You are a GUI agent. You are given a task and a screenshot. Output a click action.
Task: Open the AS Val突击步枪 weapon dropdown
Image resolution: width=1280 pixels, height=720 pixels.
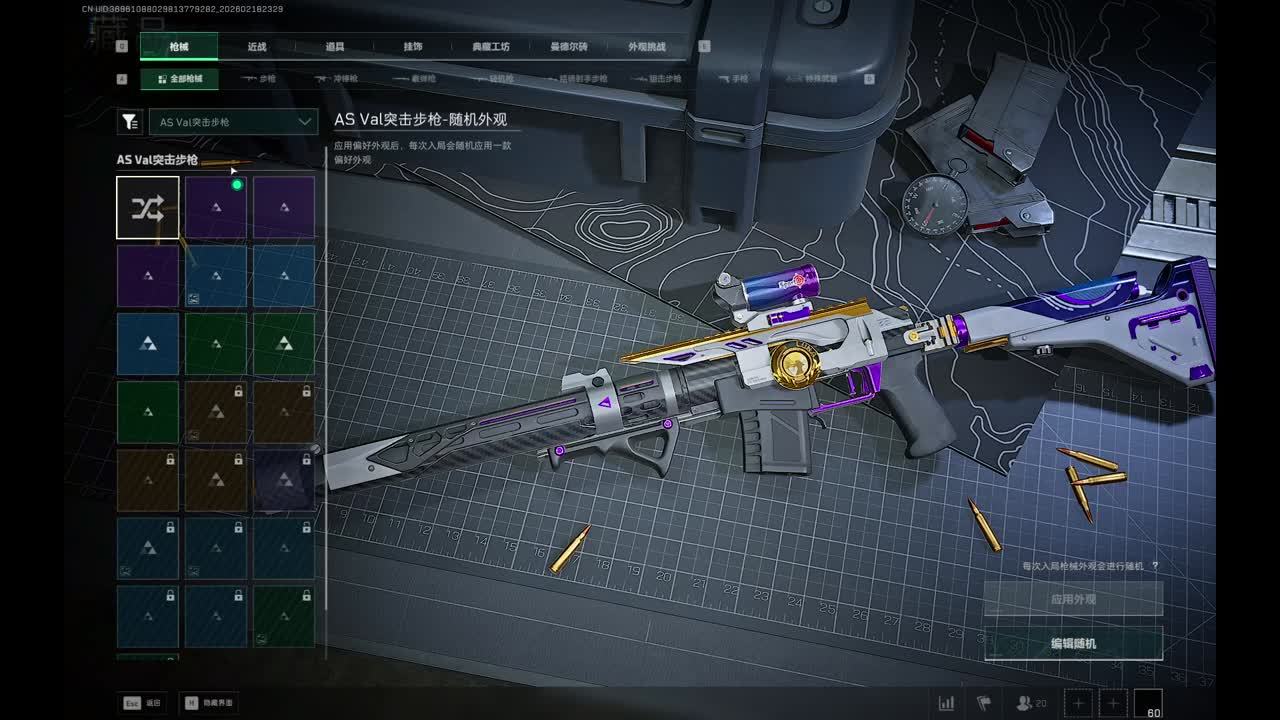tap(234, 122)
